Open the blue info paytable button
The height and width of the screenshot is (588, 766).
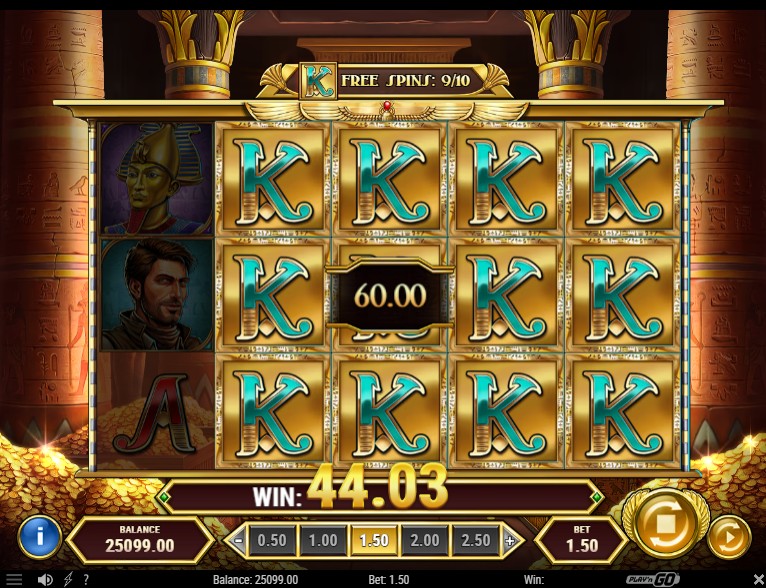[x=40, y=537]
